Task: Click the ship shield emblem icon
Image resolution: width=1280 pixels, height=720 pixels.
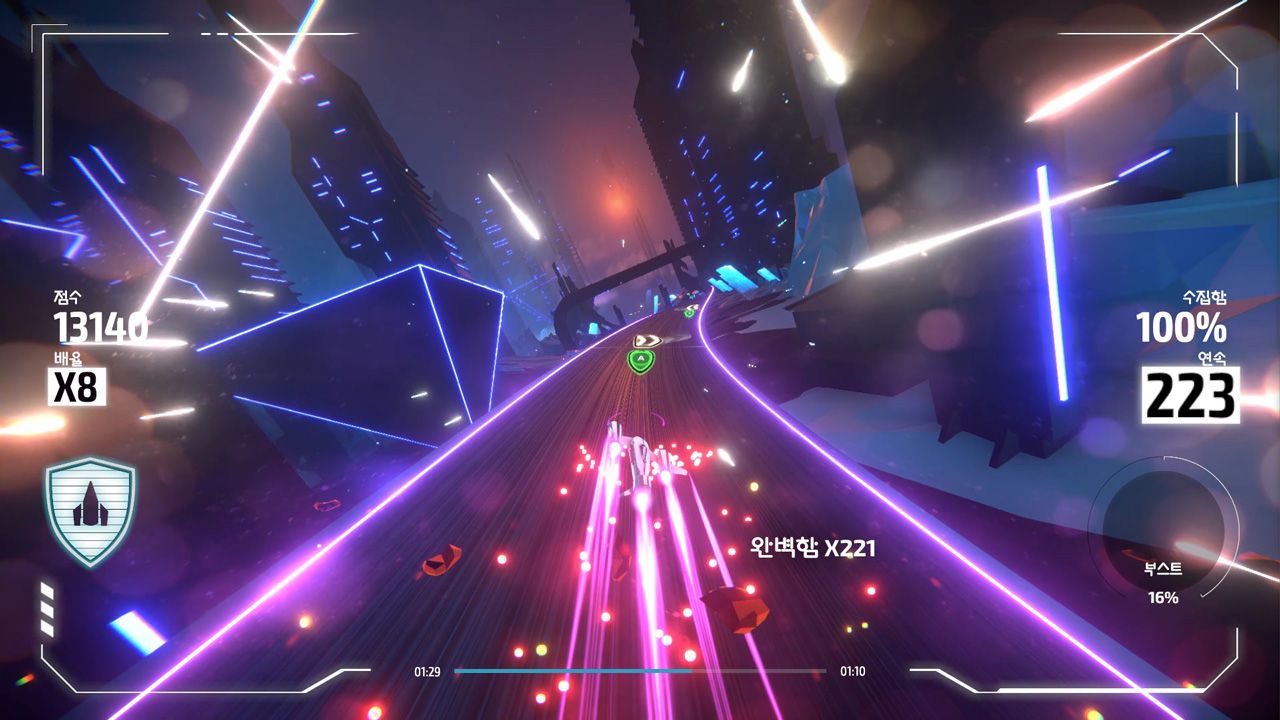Action: pyautogui.click(x=90, y=511)
